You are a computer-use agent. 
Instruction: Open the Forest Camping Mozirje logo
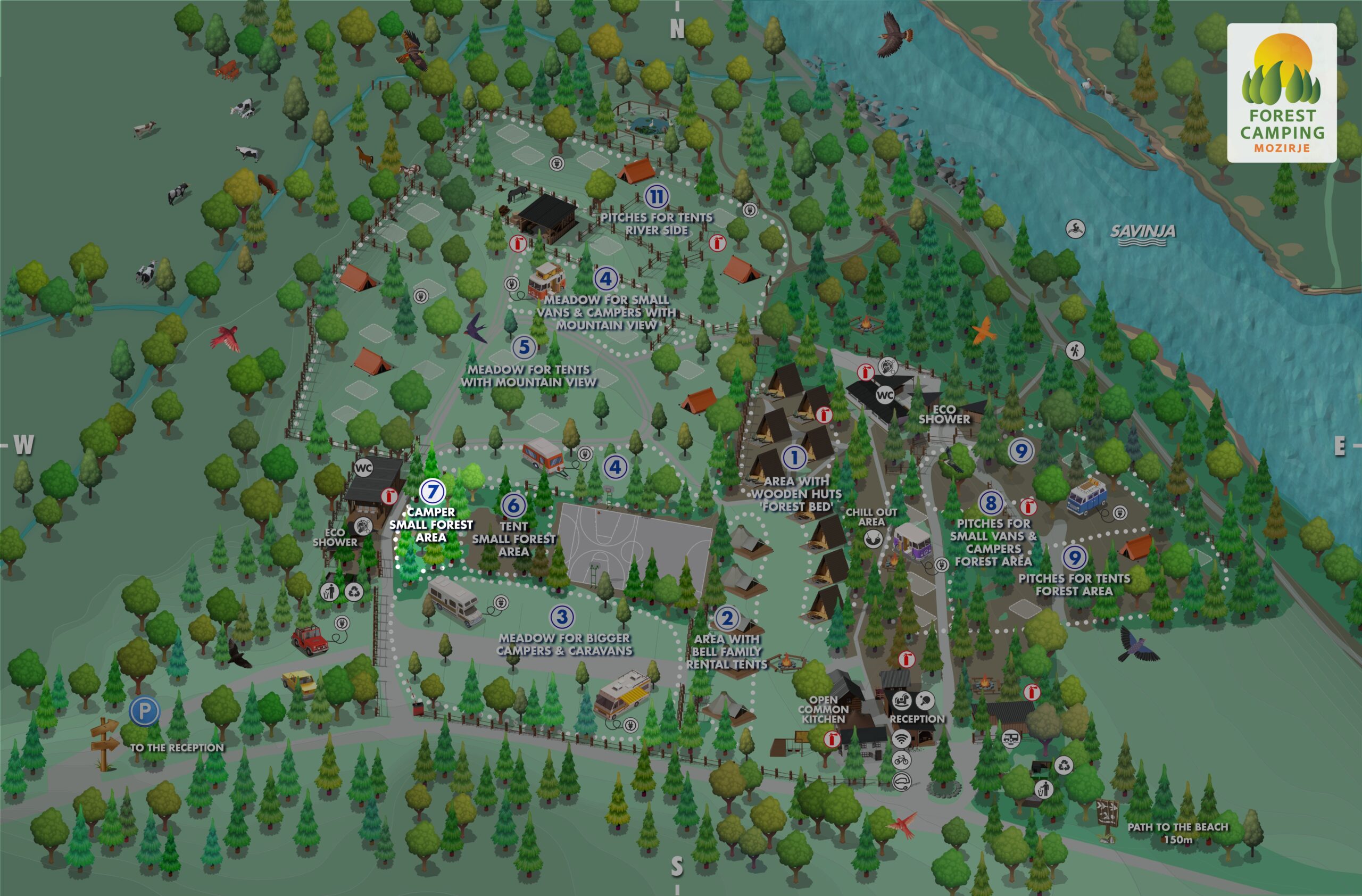[x=1281, y=93]
